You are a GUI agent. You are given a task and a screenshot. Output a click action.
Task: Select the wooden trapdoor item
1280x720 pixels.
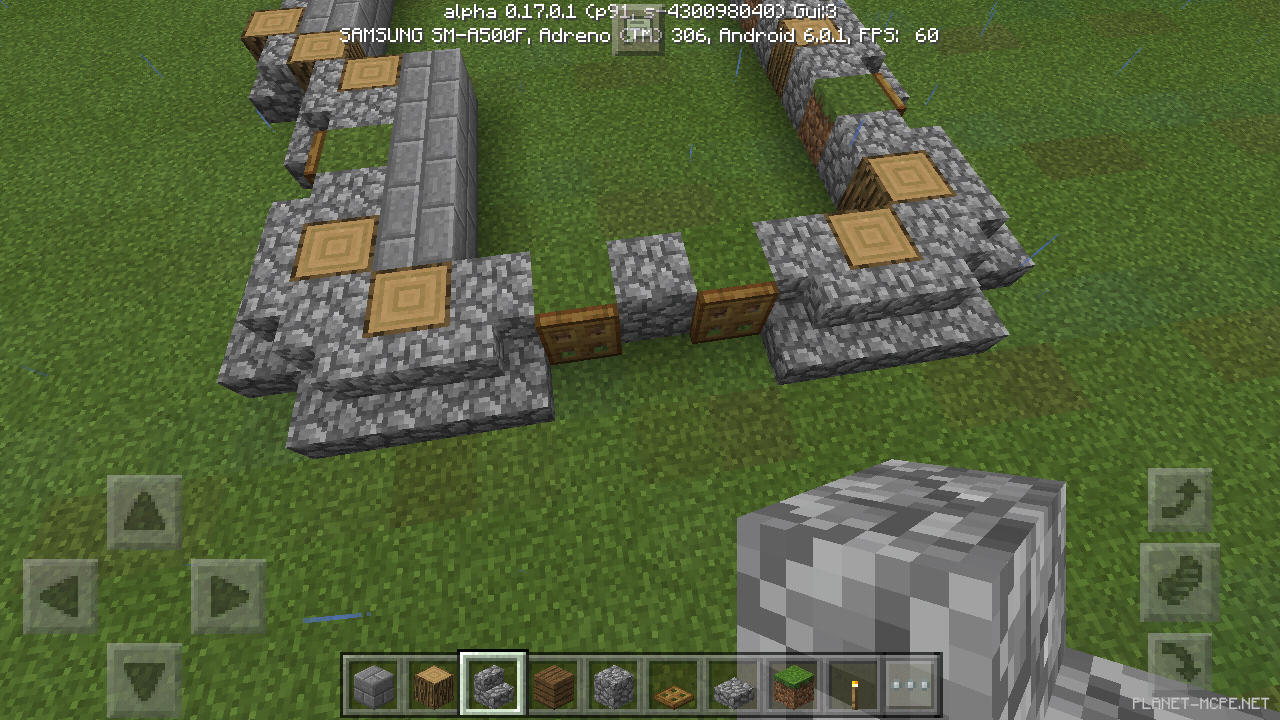point(673,685)
